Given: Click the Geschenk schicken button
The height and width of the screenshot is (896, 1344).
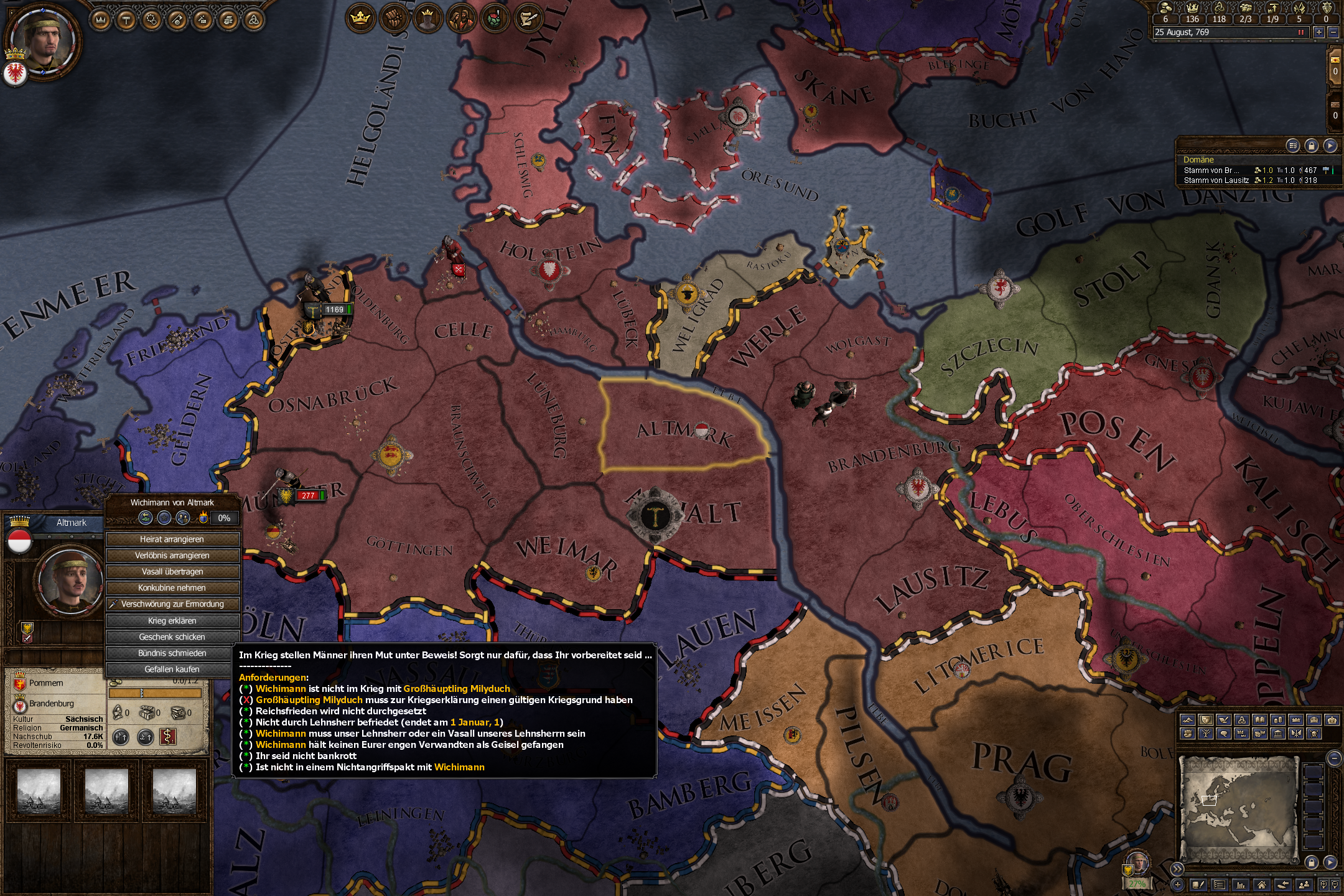Looking at the screenshot, I should pyautogui.click(x=173, y=637).
